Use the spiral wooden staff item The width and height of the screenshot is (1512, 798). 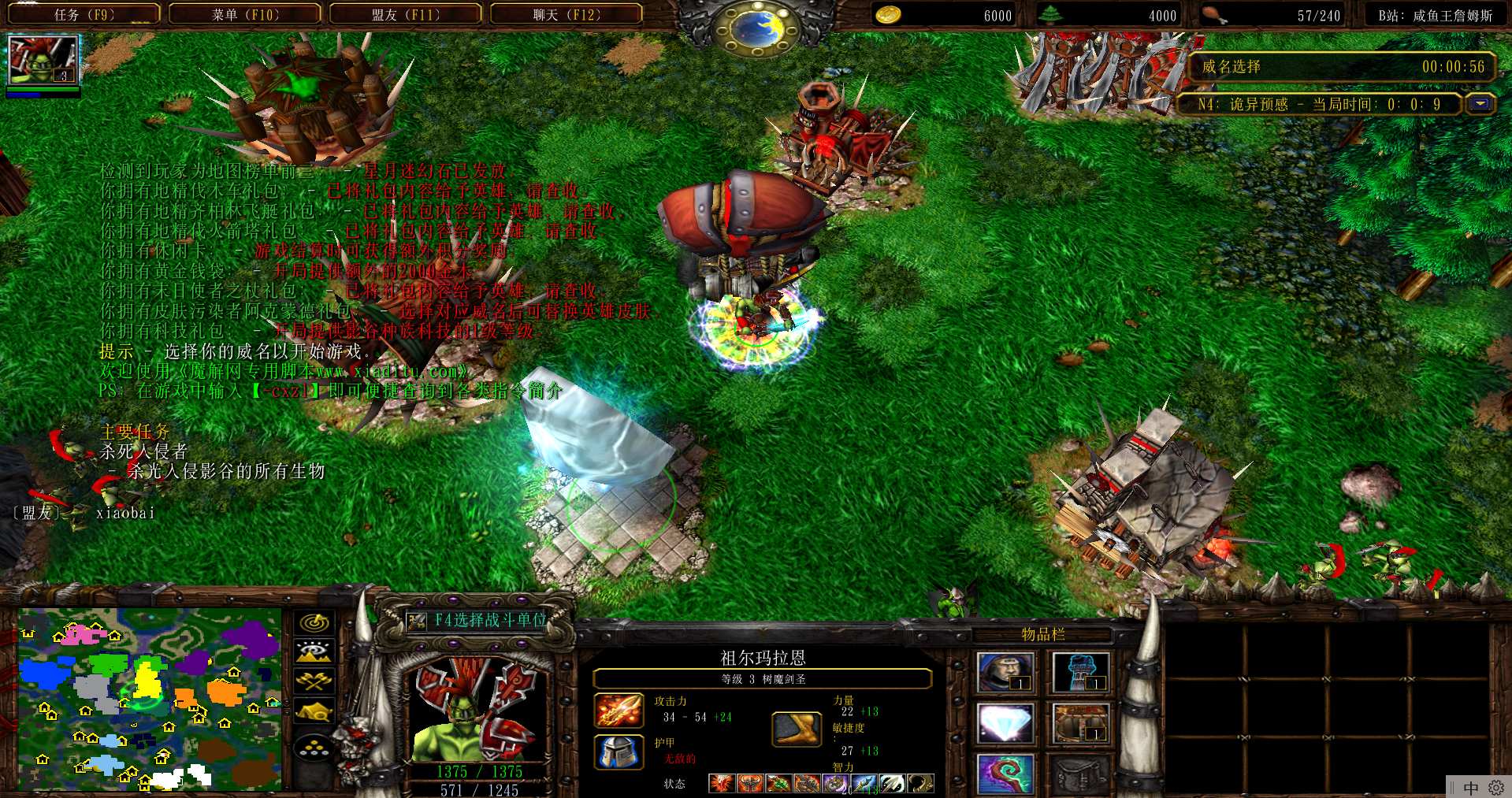tap(1005, 774)
